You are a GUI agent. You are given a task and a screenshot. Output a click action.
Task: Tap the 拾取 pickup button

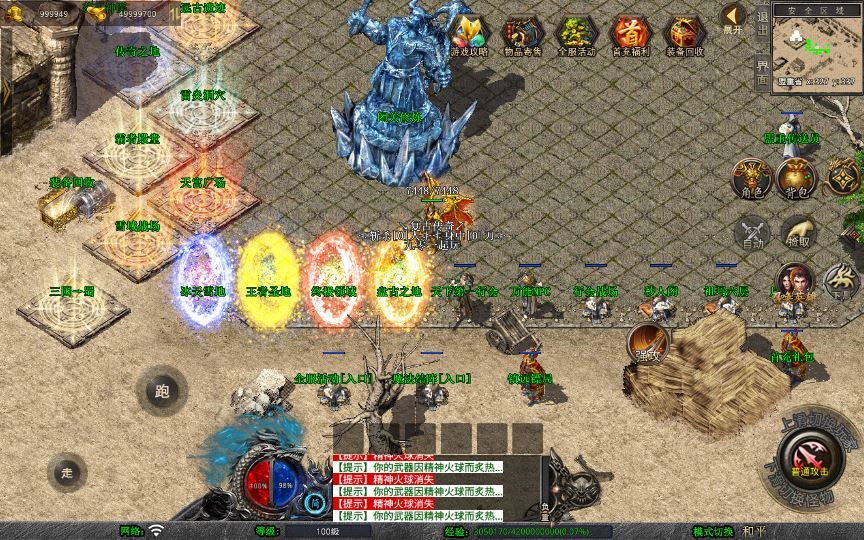[796, 233]
